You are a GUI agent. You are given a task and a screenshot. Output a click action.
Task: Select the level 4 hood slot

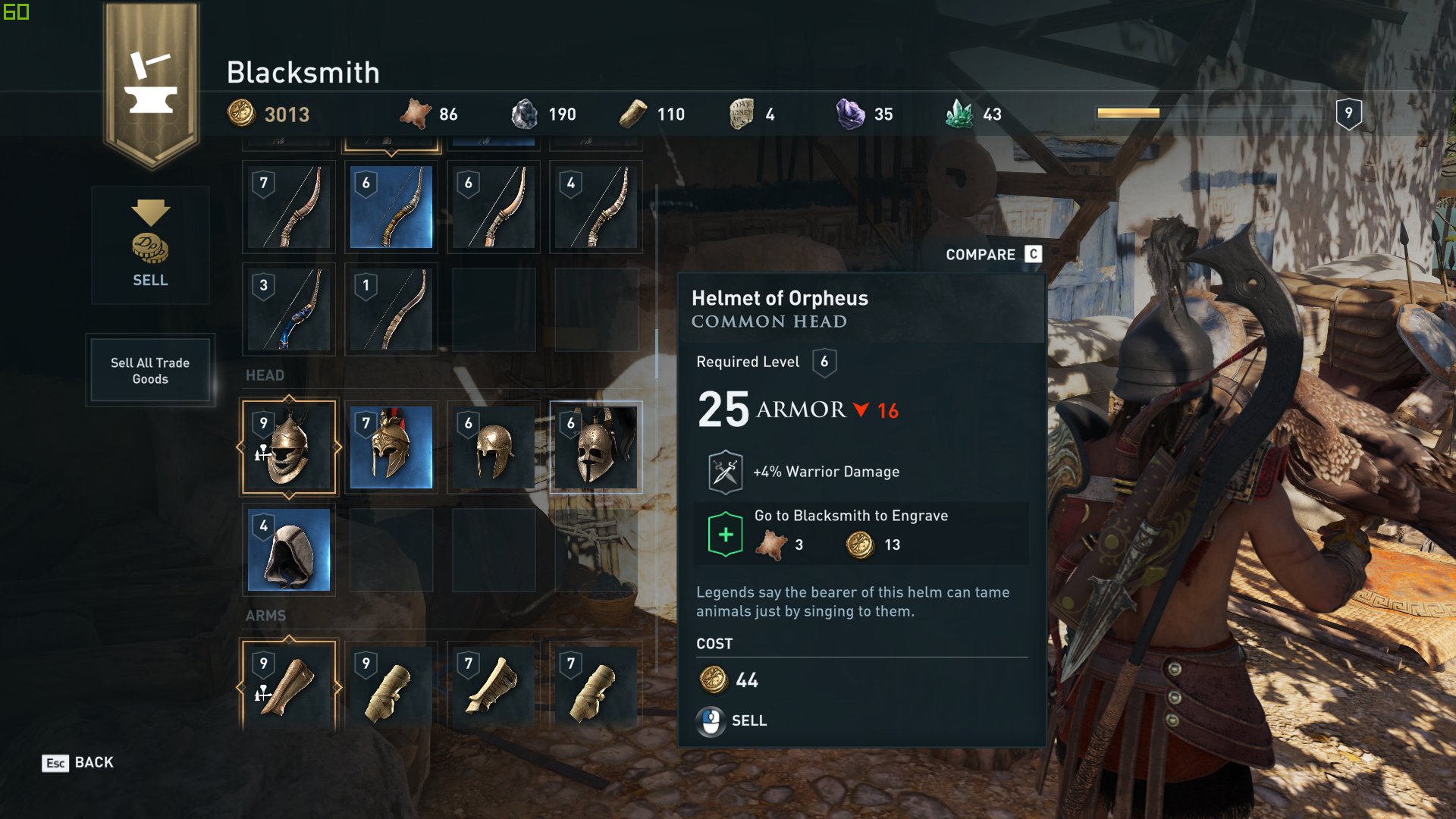click(289, 550)
